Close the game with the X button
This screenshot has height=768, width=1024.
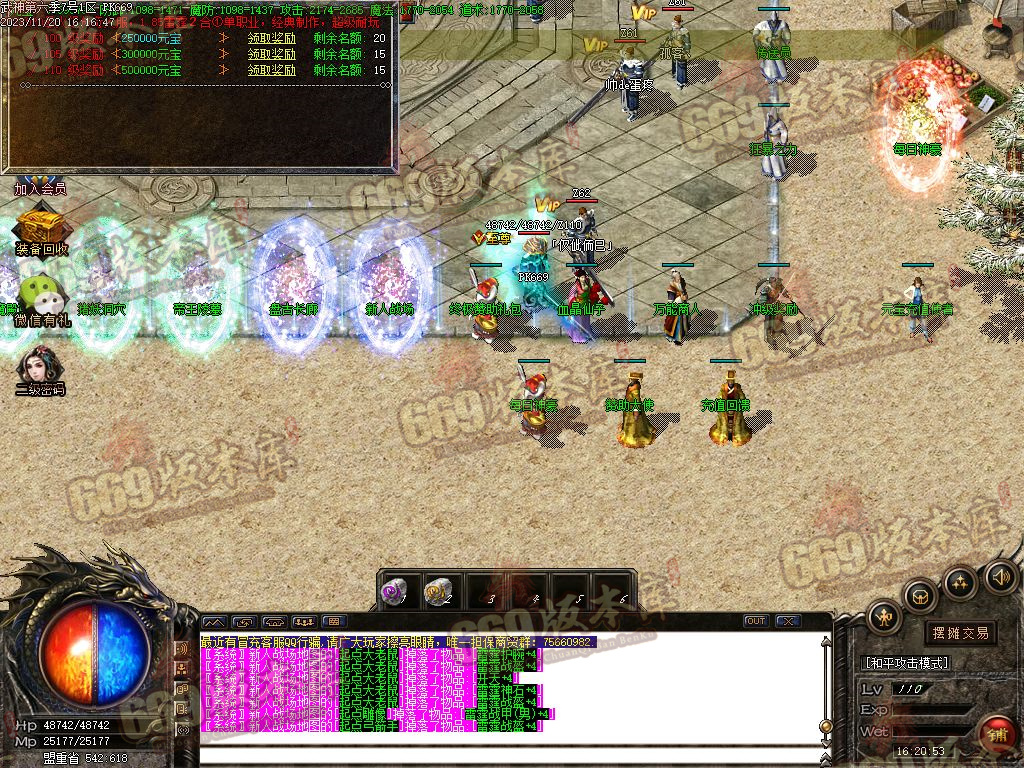click(x=788, y=621)
